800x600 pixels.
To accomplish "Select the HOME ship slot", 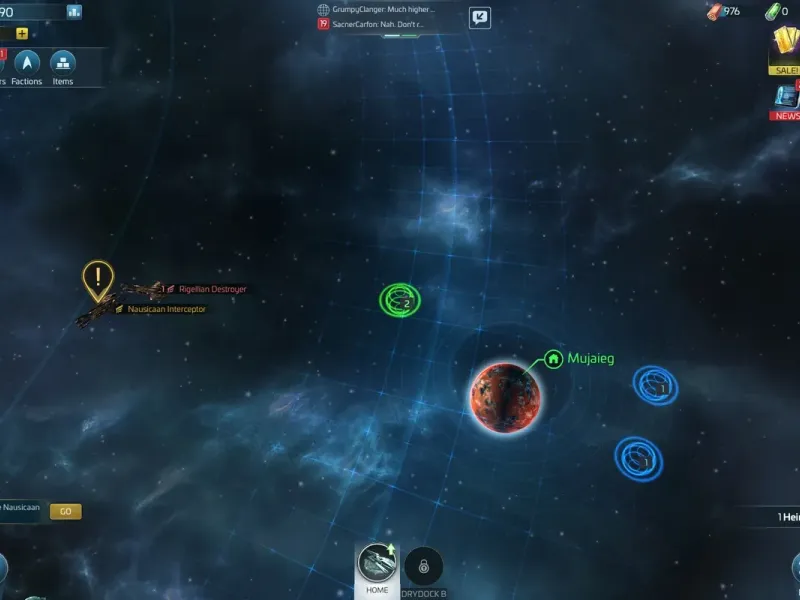I will coord(377,570).
